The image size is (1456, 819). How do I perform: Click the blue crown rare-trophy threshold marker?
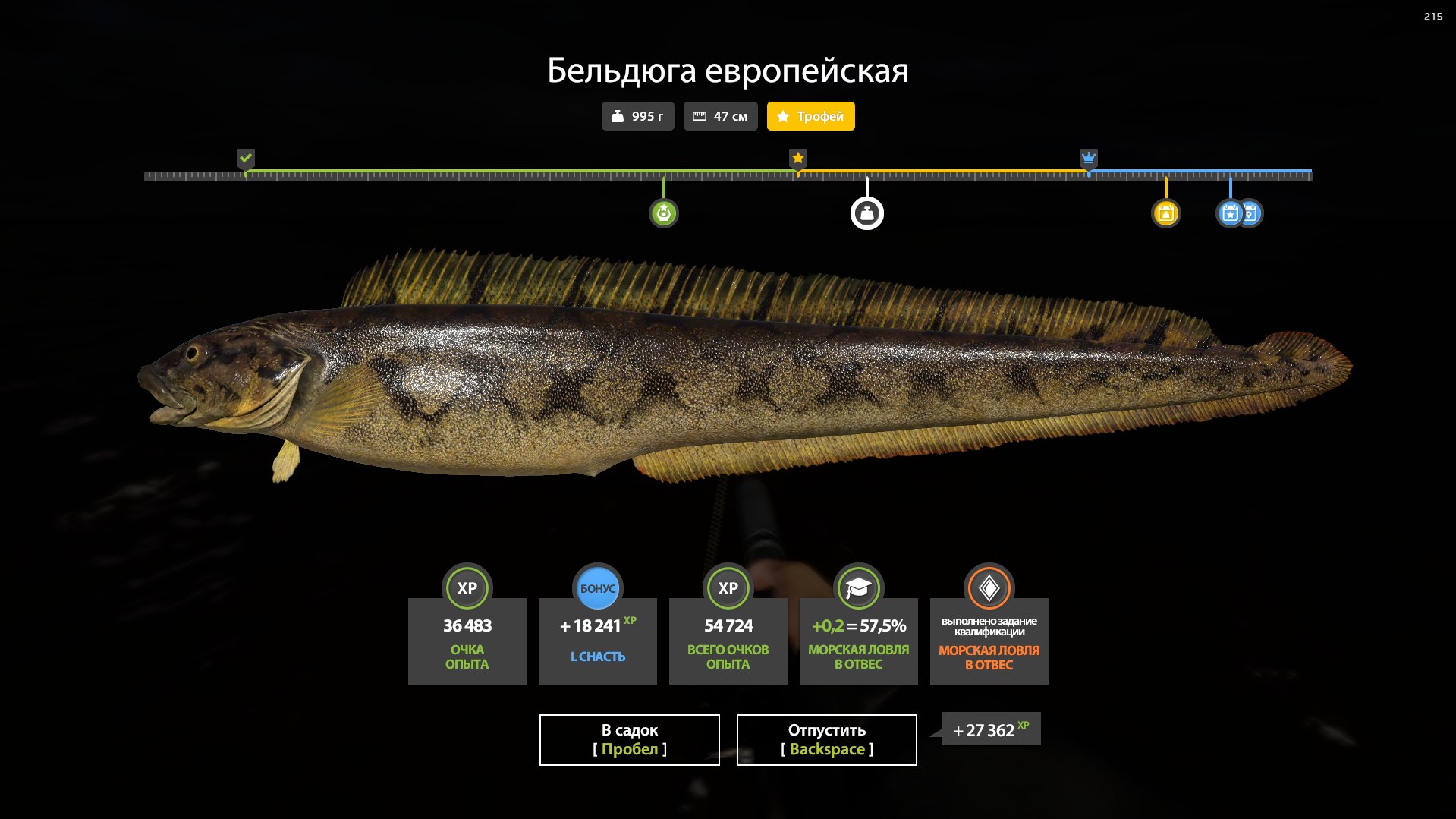[1088, 159]
